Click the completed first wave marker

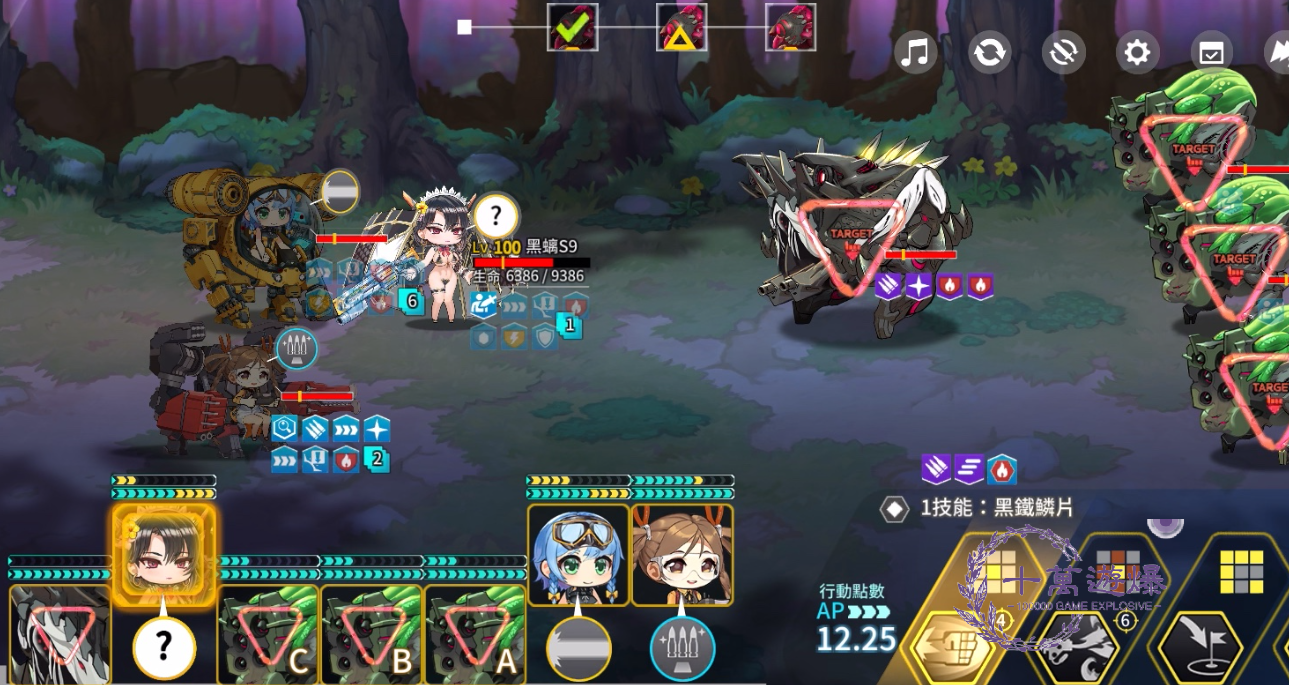(573, 27)
